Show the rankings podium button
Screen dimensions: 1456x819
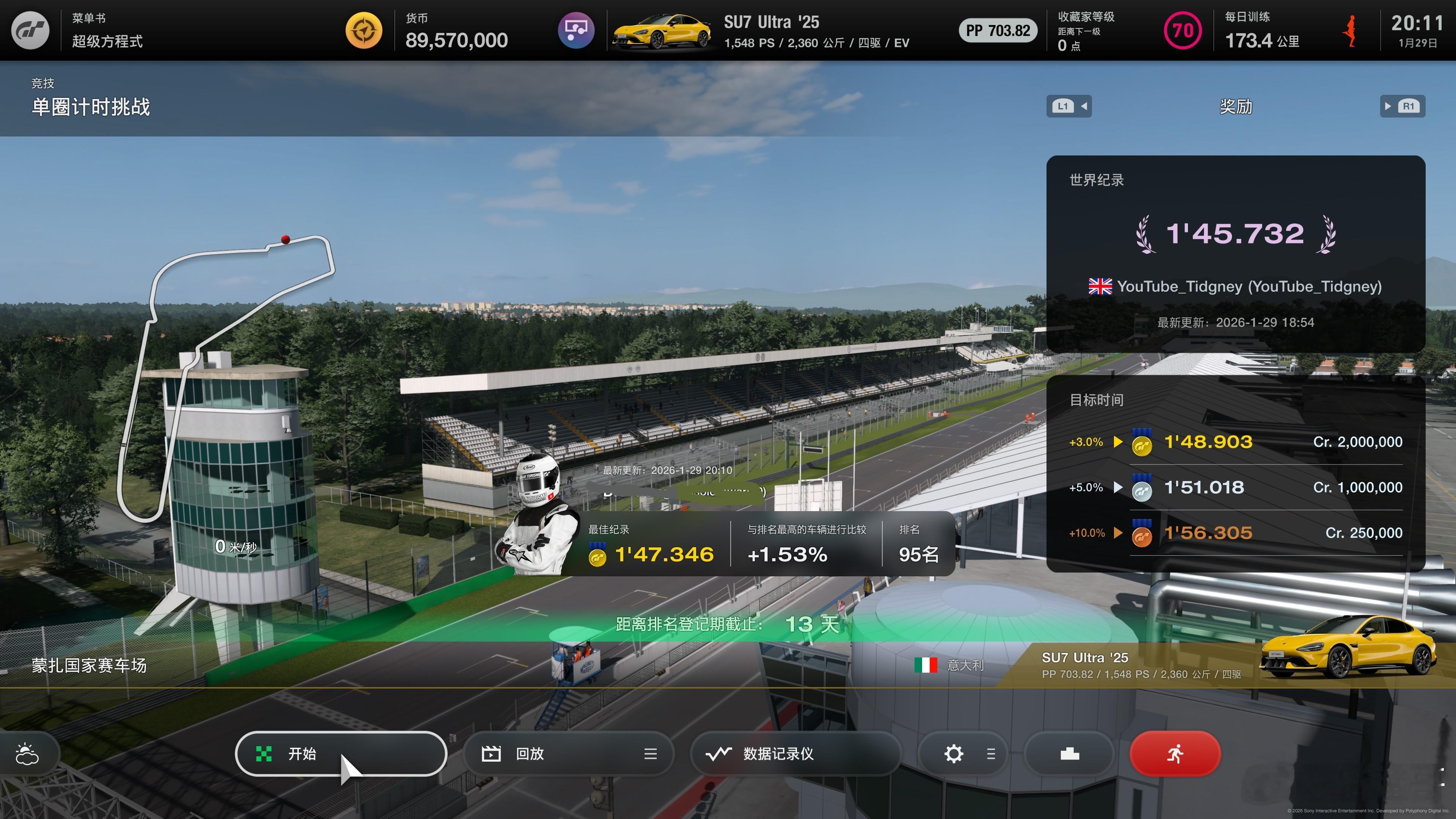1069,753
